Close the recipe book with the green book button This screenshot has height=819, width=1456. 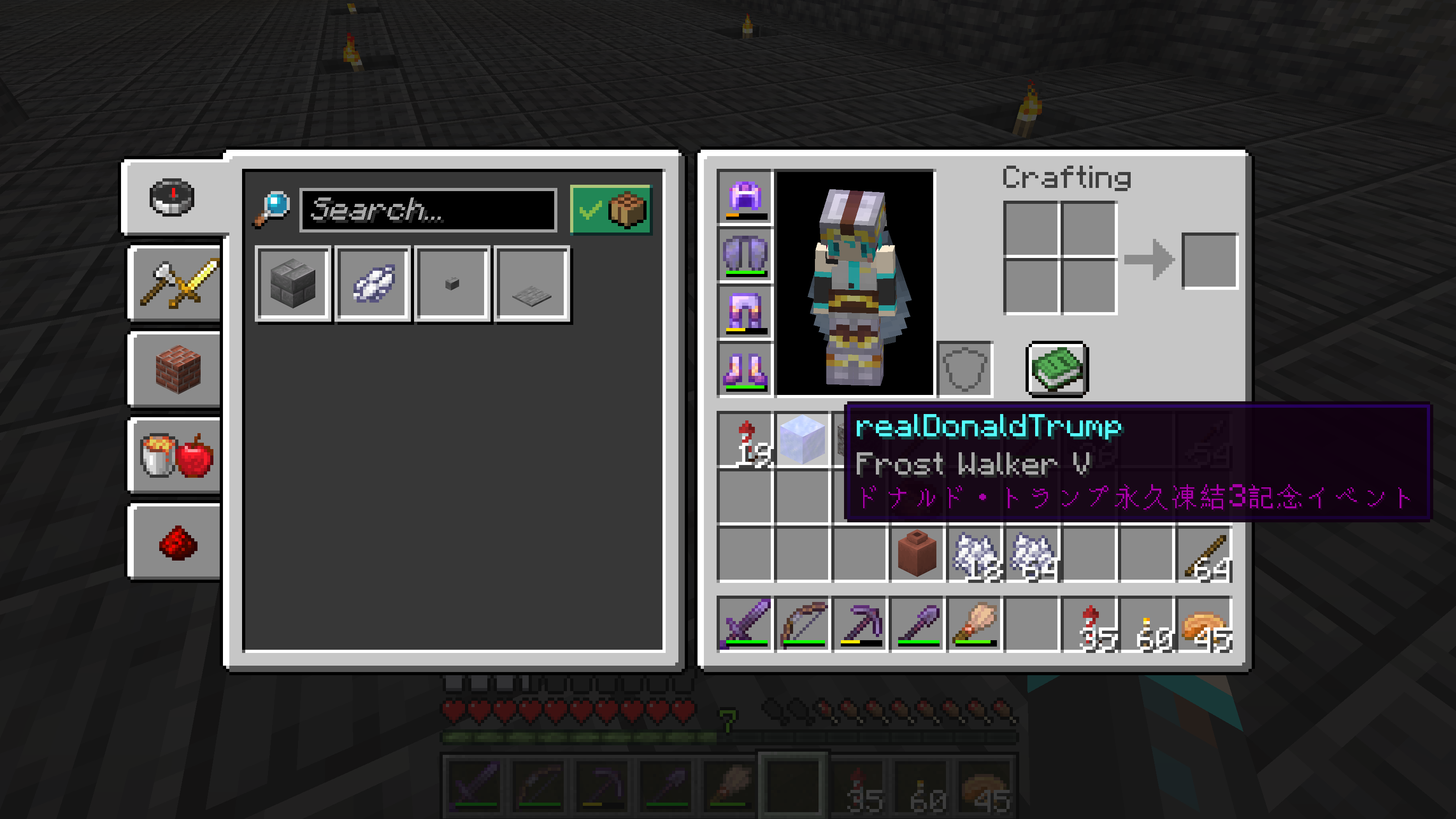pos(1057,369)
